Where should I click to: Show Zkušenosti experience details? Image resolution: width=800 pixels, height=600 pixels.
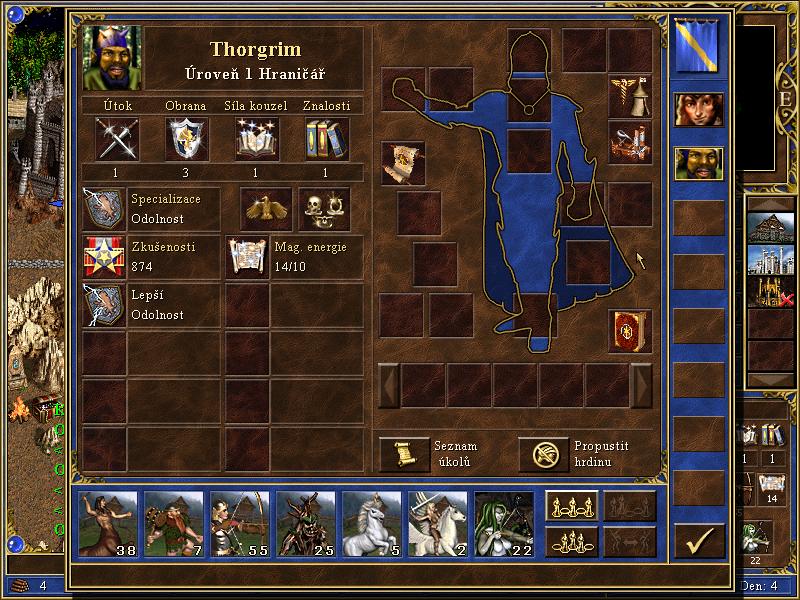(x=104, y=257)
